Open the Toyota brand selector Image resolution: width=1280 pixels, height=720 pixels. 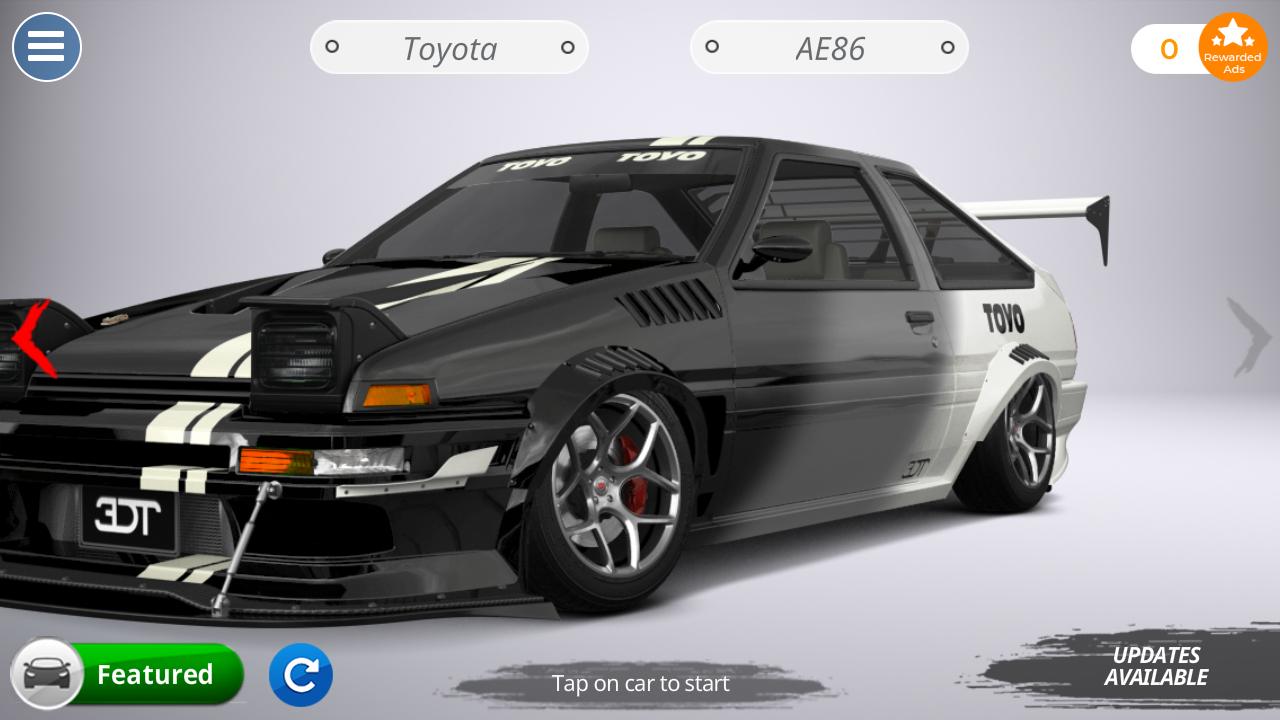click(x=448, y=47)
